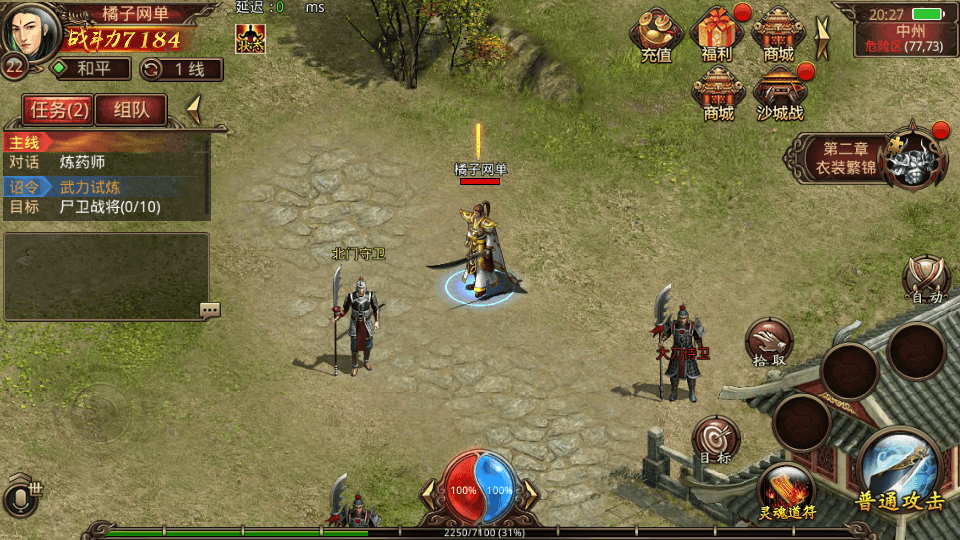The width and height of the screenshot is (960, 540).
Task: Open the 福利 gift box rewards
Action: tap(717, 35)
